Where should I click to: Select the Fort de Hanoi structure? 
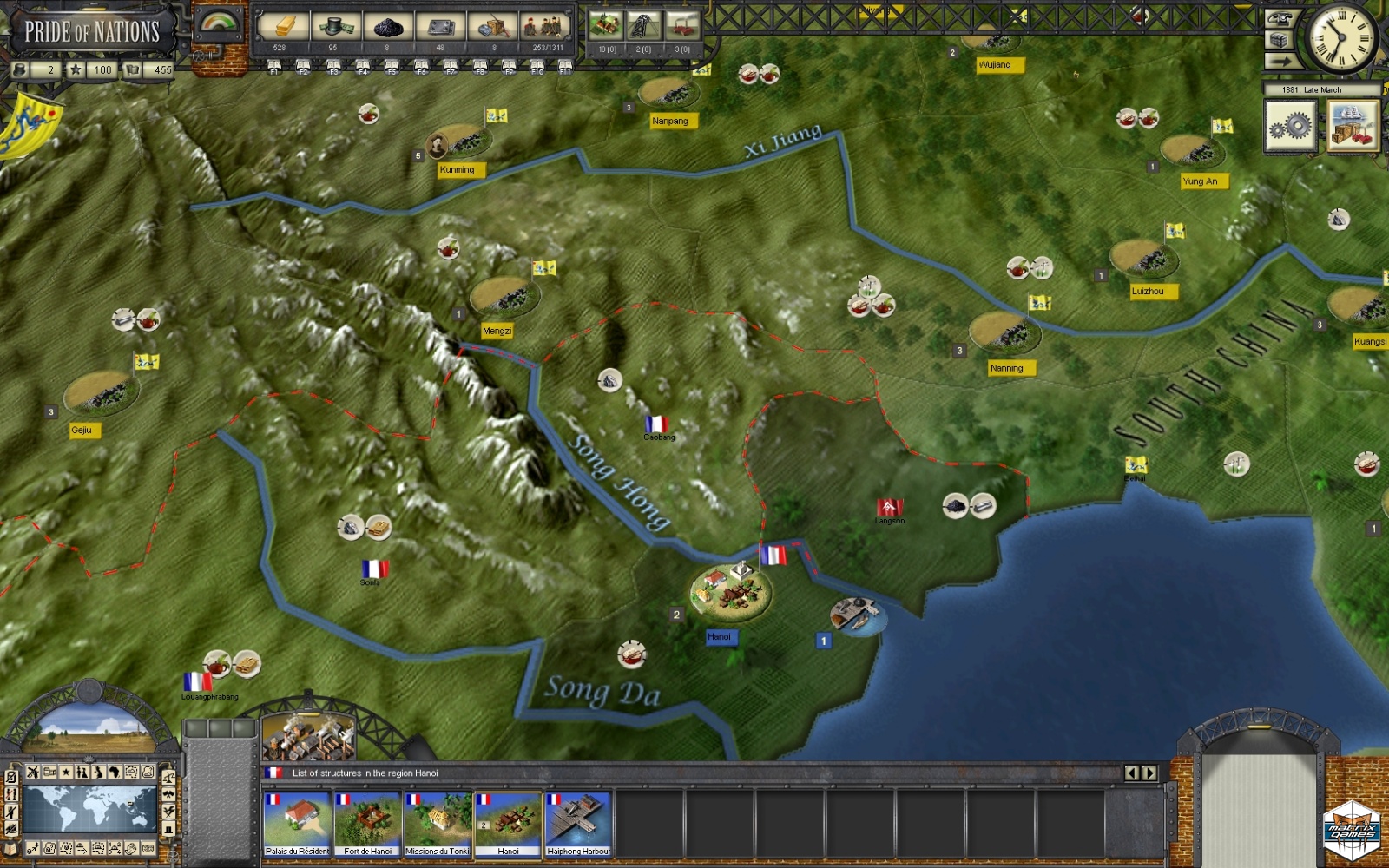367,823
